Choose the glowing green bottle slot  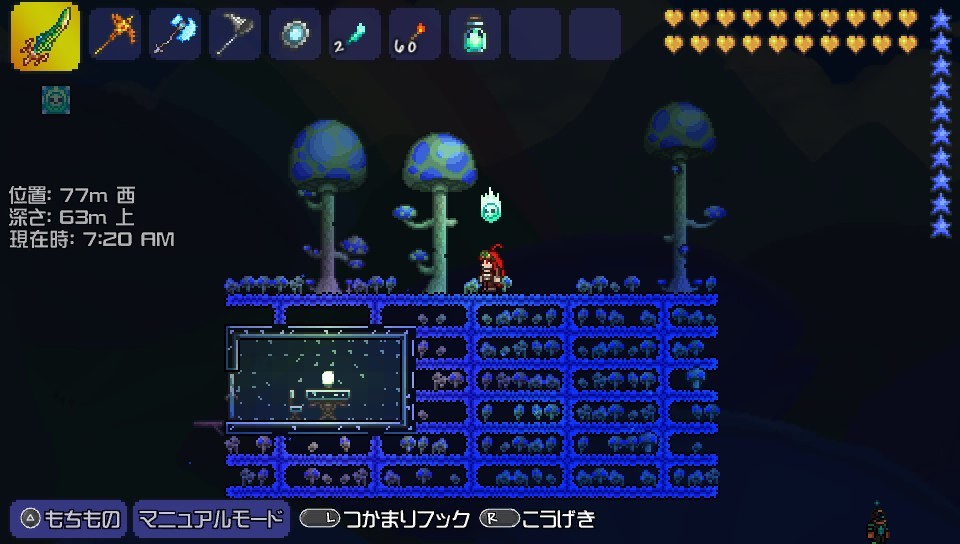coord(475,35)
